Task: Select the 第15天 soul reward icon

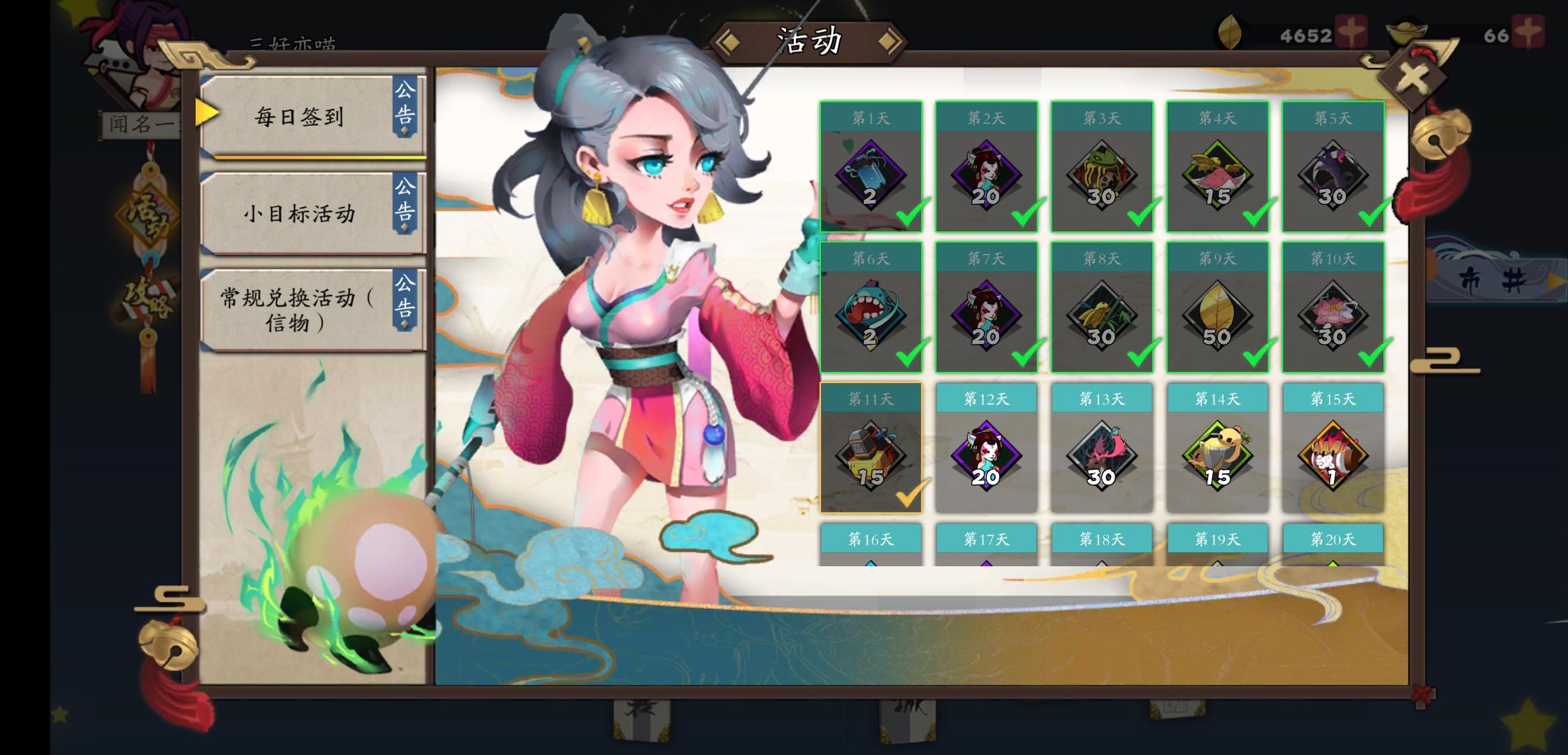Action: (1333, 454)
